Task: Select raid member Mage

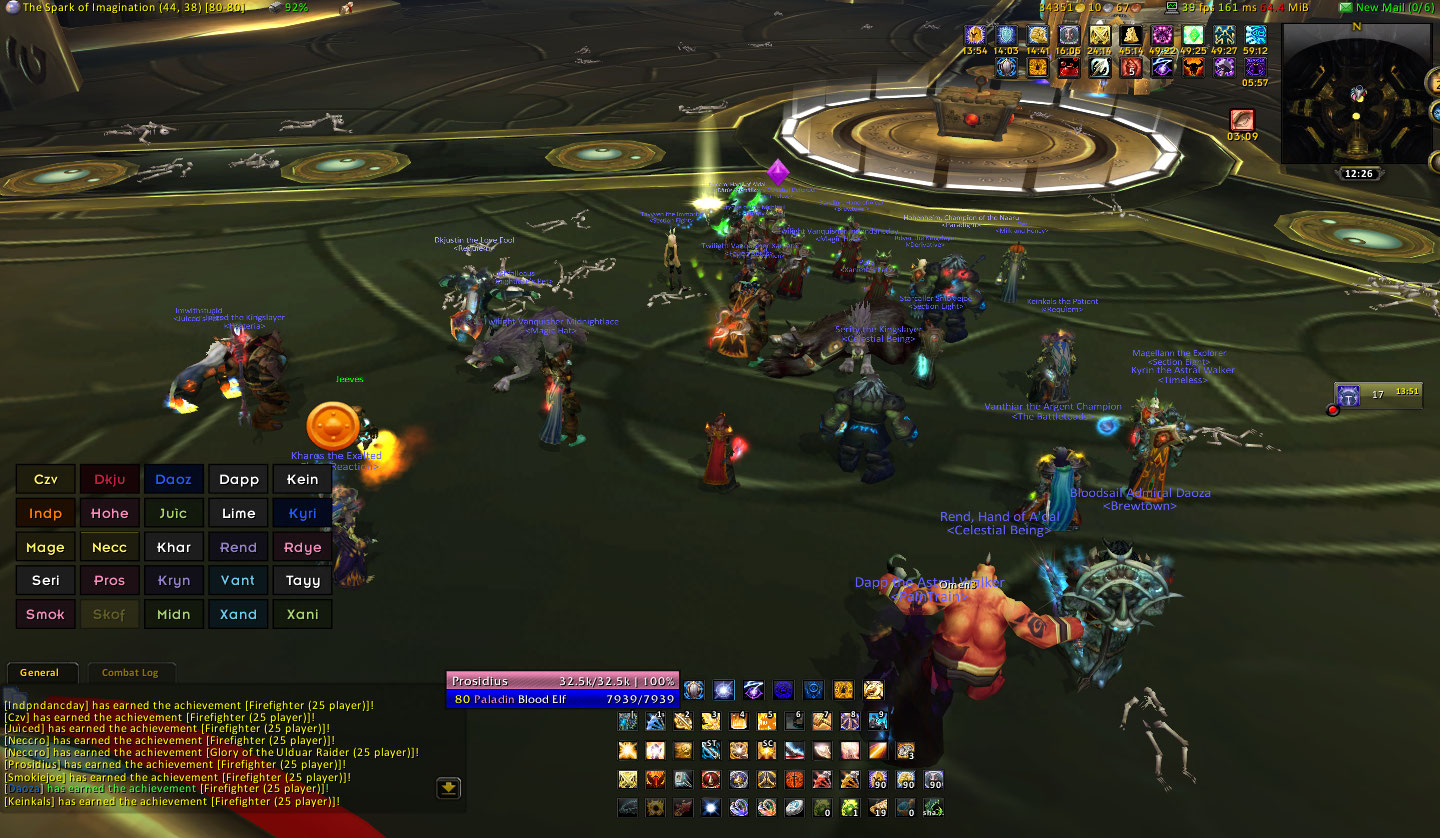Action: click(46, 548)
